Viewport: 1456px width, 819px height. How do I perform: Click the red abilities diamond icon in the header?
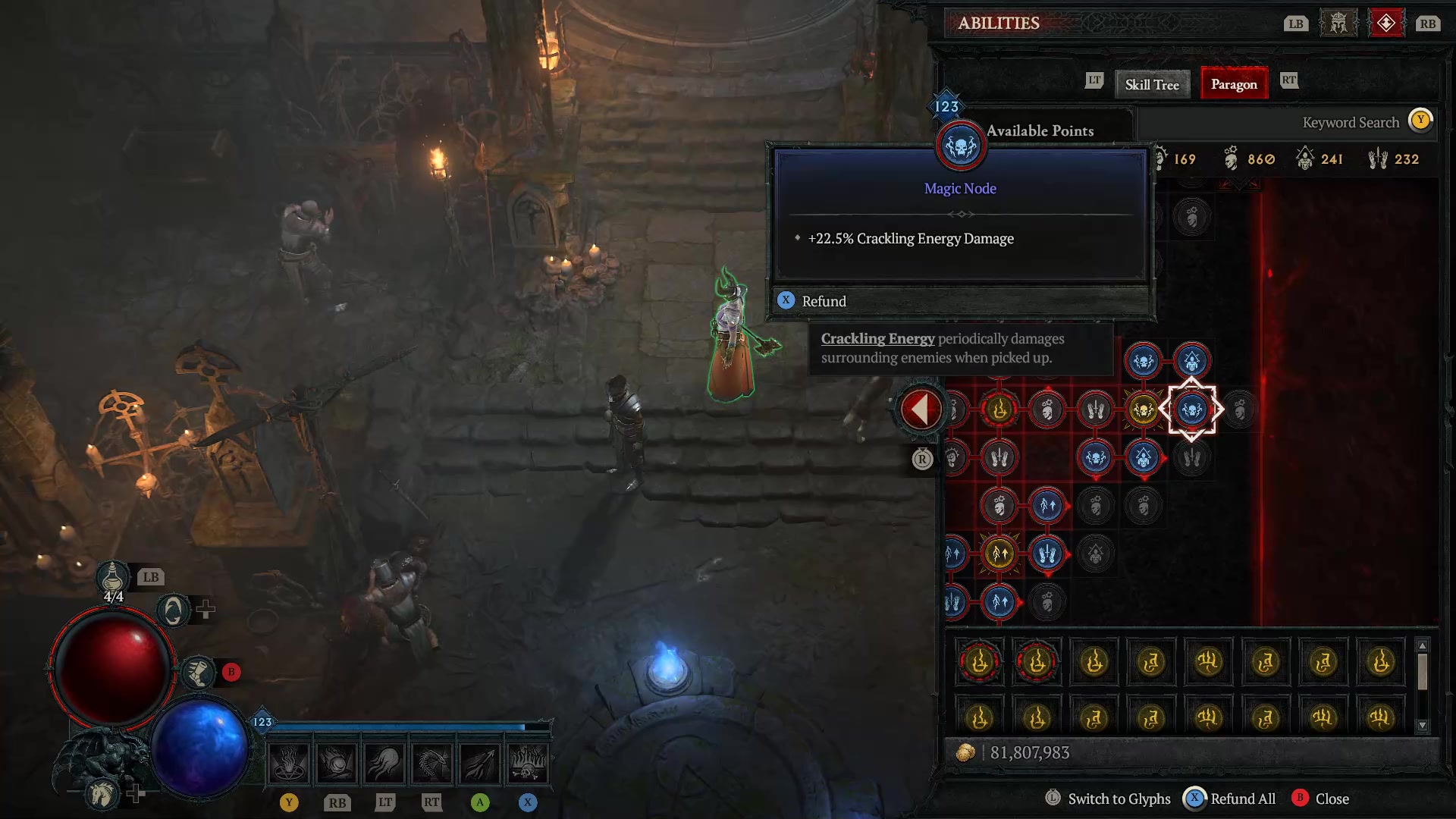click(1387, 22)
